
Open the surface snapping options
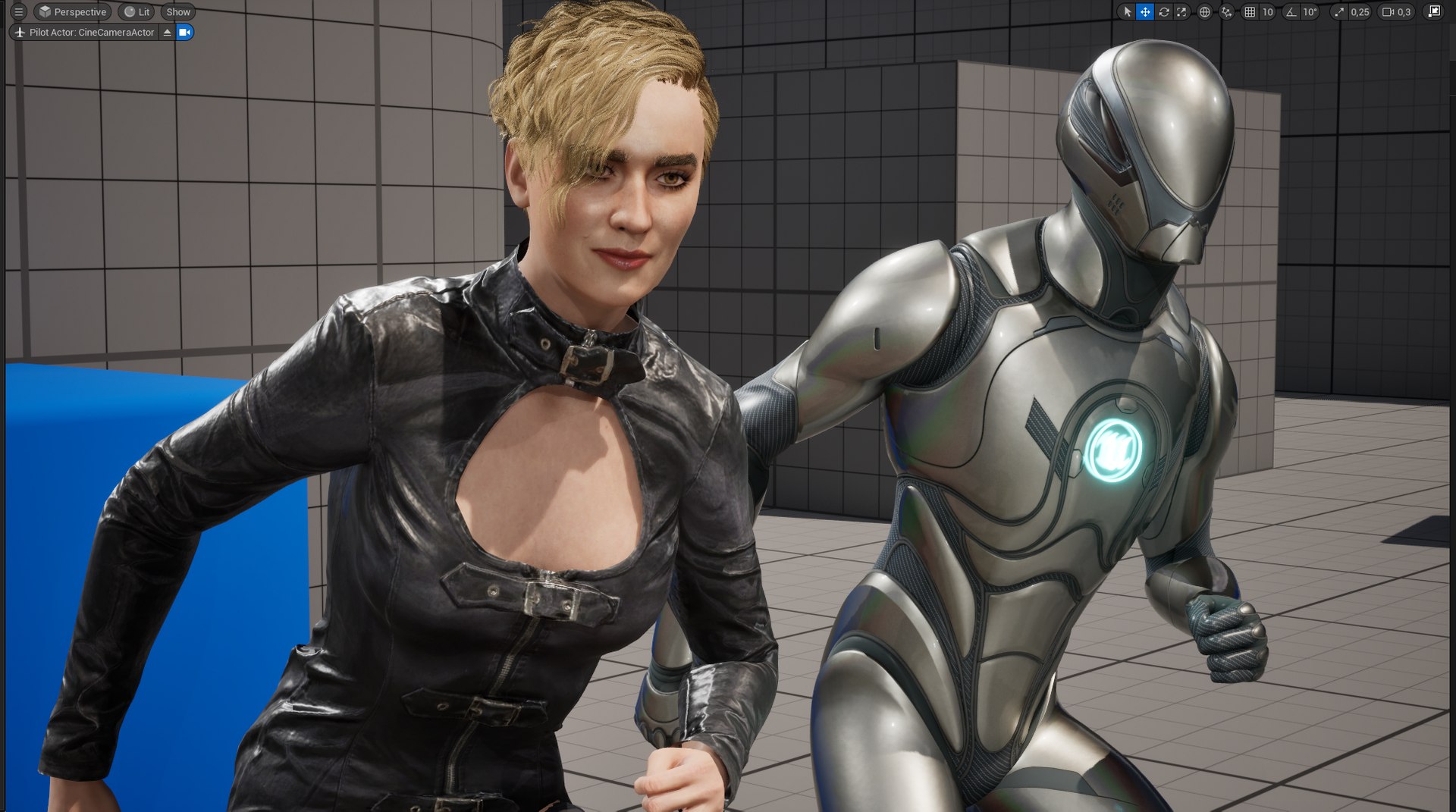point(1226,12)
